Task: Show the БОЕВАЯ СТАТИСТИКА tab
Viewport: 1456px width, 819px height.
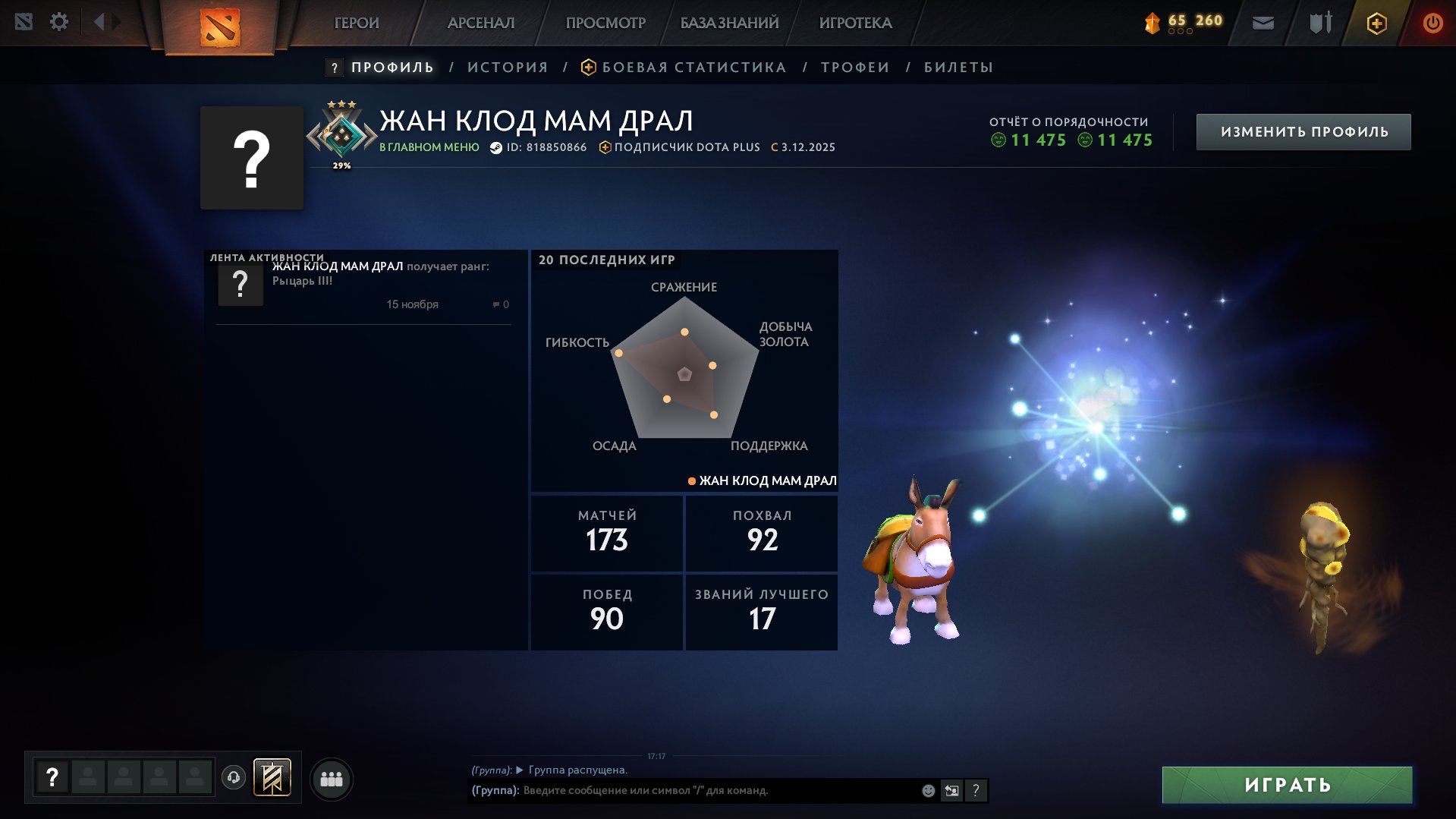Action: tap(693, 68)
